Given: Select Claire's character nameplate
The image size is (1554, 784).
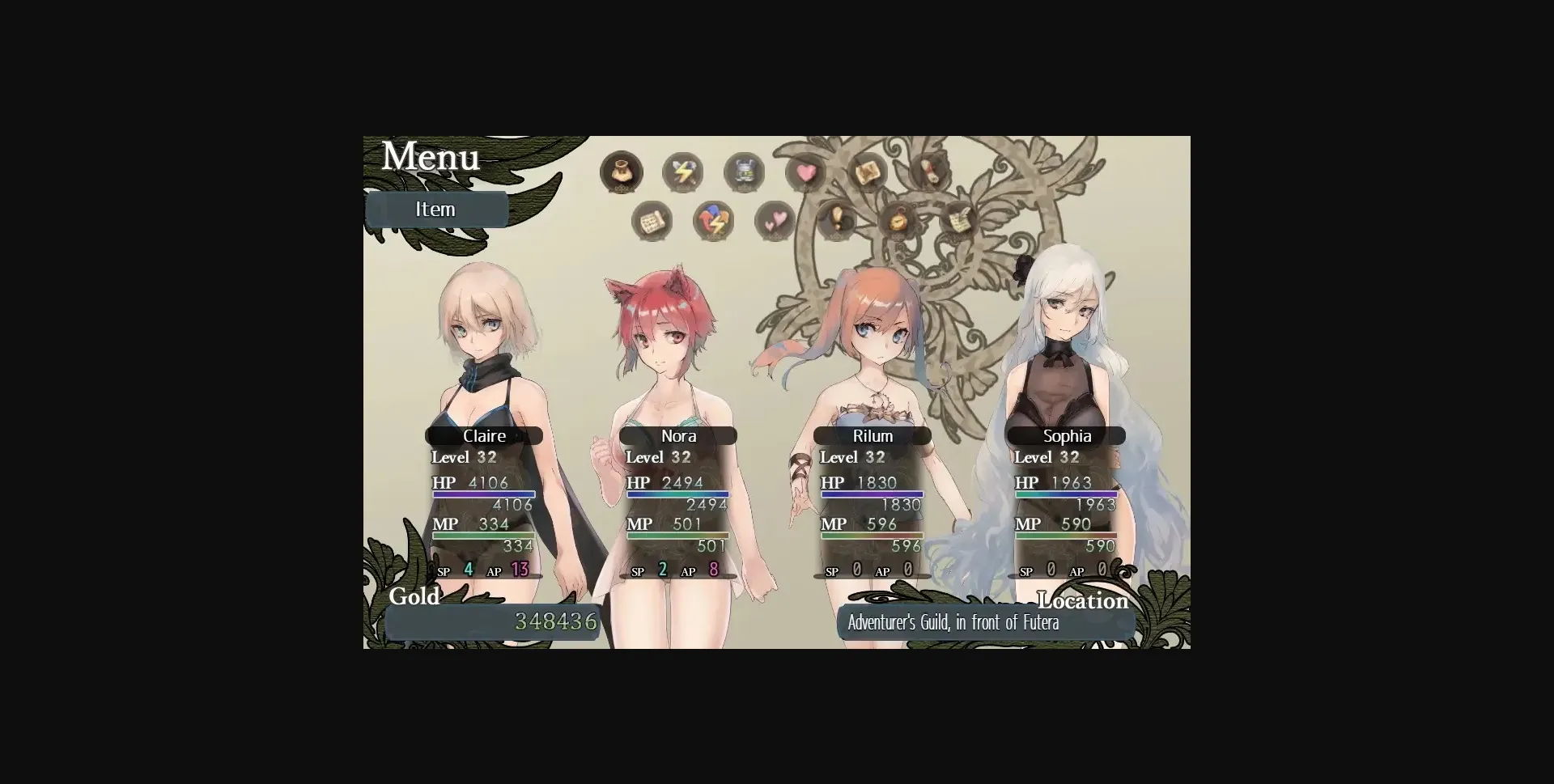Looking at the screenshot, I should 484,435.
